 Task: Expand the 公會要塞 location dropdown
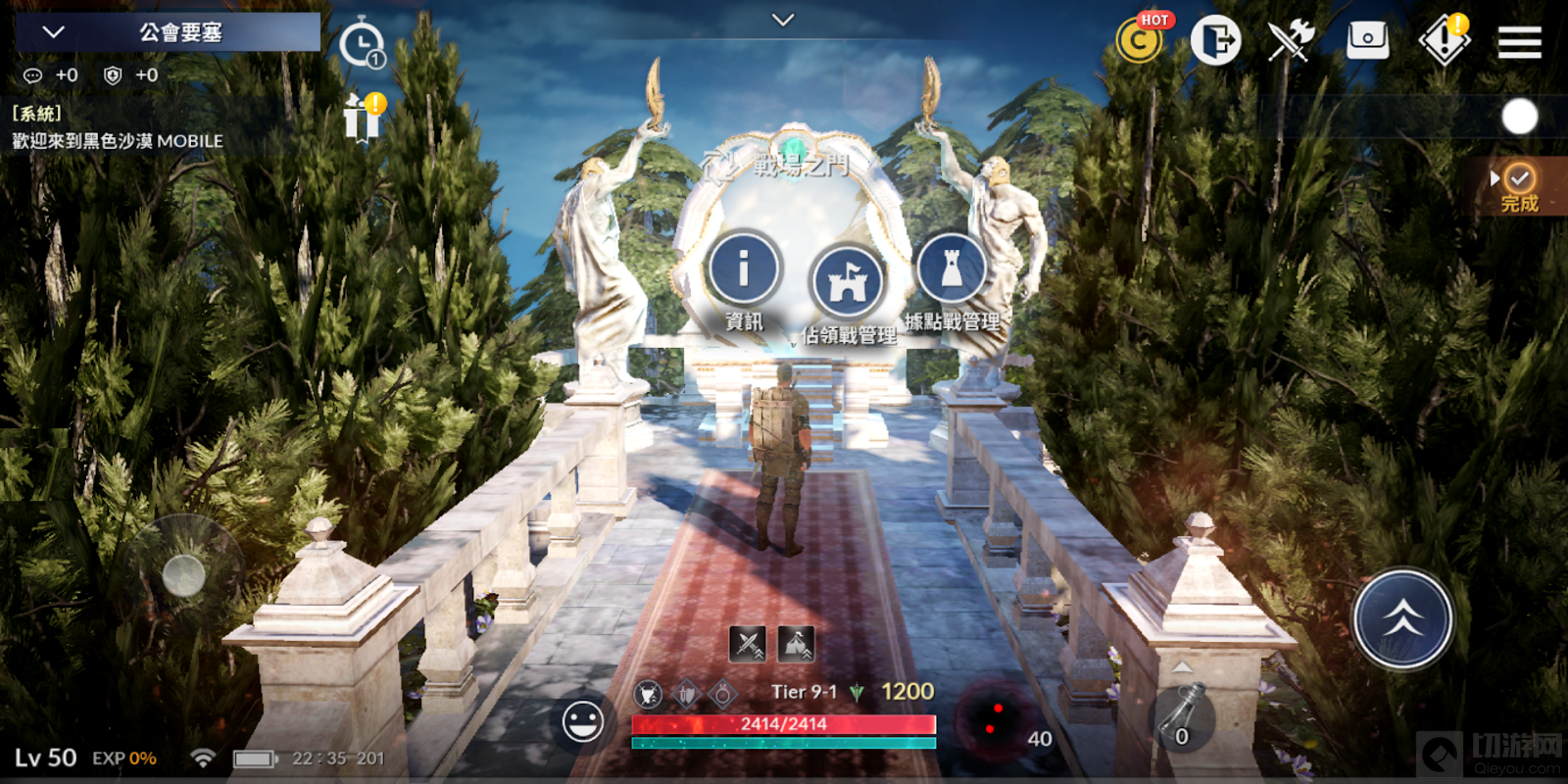pos(55,32)
